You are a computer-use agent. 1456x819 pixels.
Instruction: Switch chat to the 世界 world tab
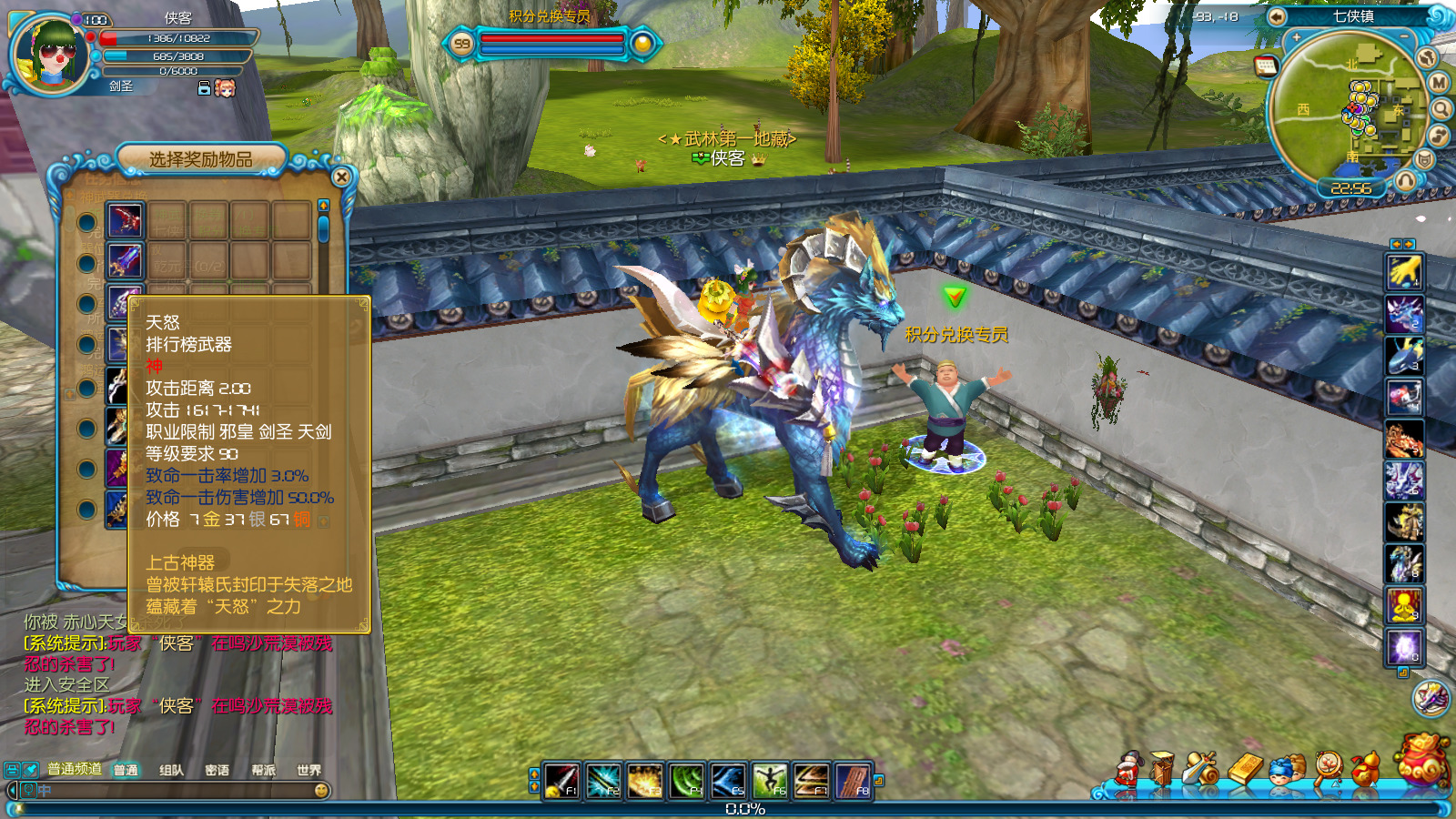(308, 770)
